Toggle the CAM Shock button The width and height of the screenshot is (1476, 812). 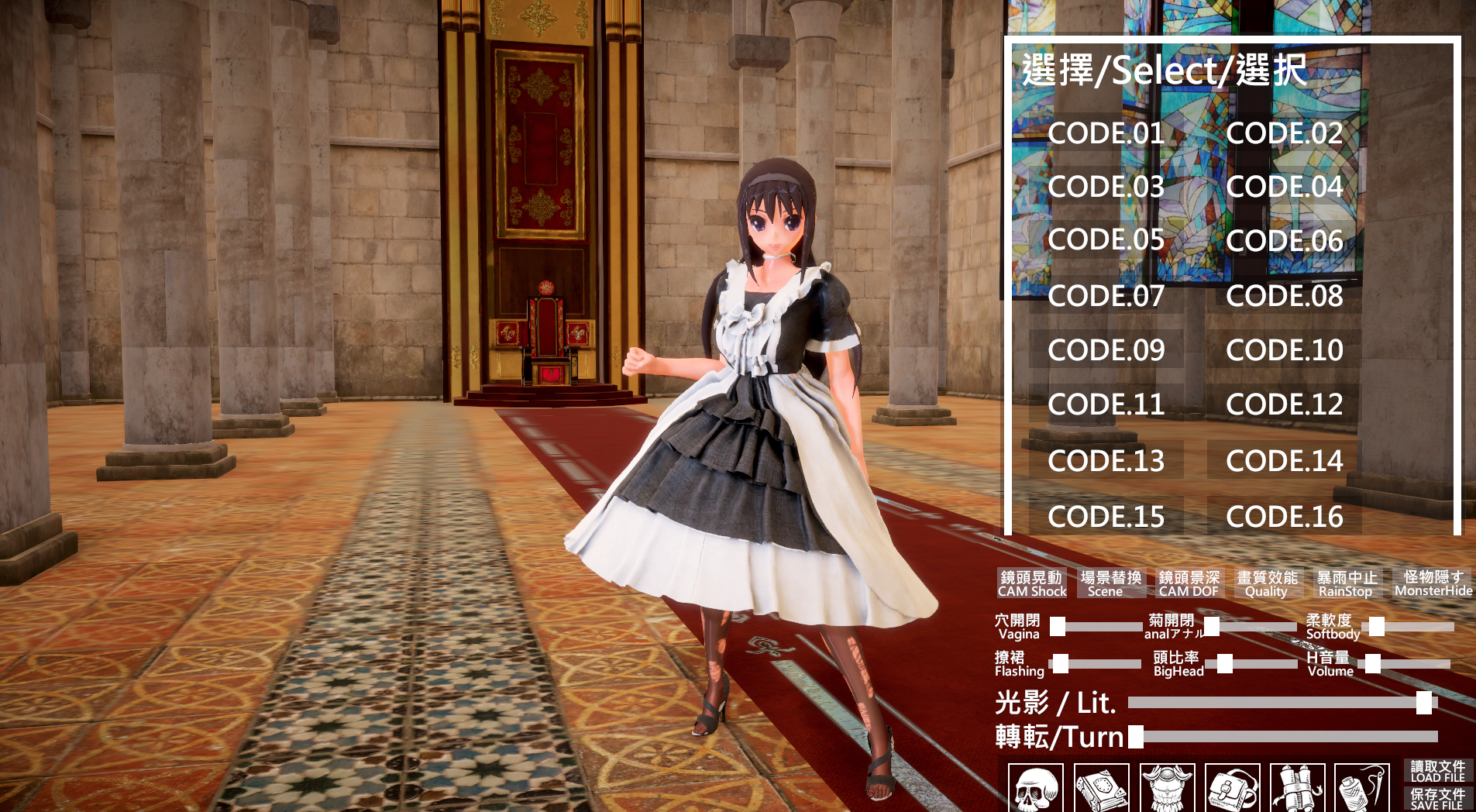point(1031,583)
